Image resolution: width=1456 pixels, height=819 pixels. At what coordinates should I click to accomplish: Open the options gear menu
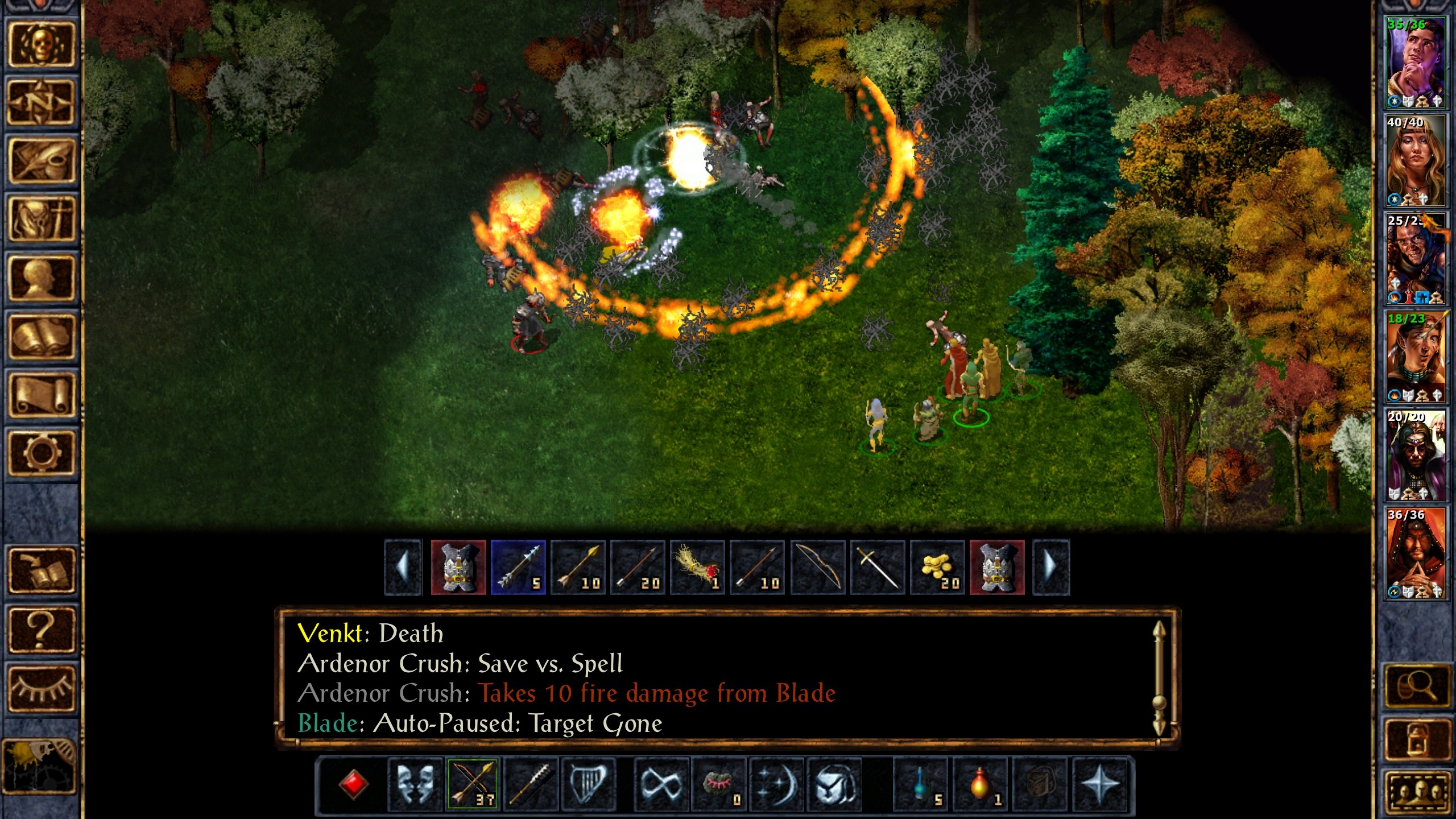(x=41, y=453)
